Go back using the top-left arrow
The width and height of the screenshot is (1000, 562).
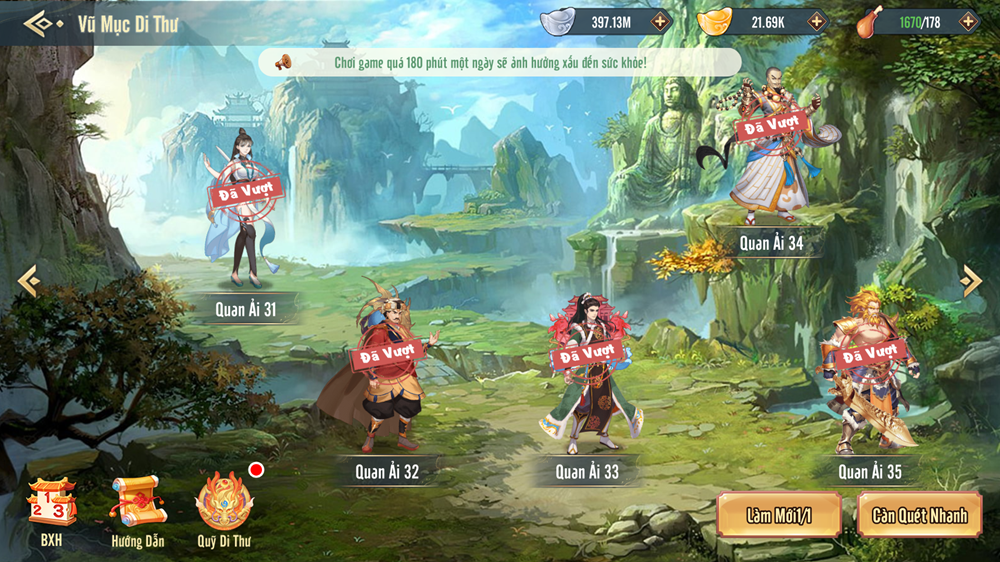coord(39,24)
